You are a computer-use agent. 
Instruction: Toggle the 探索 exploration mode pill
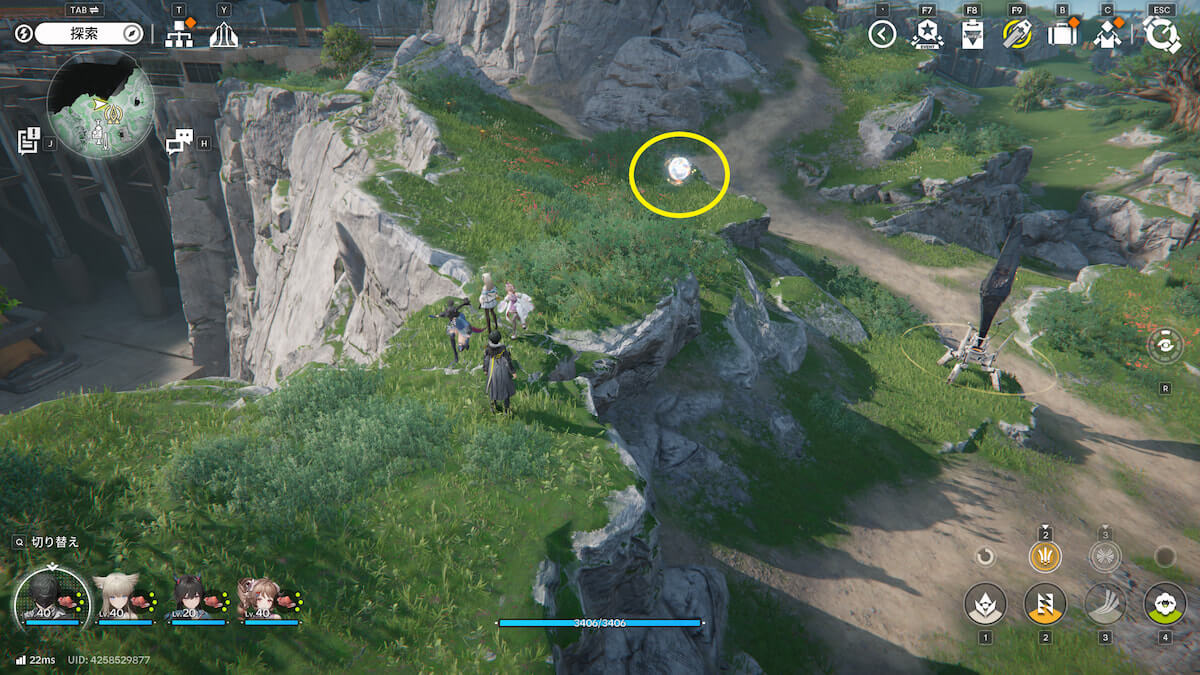[90, 33]
